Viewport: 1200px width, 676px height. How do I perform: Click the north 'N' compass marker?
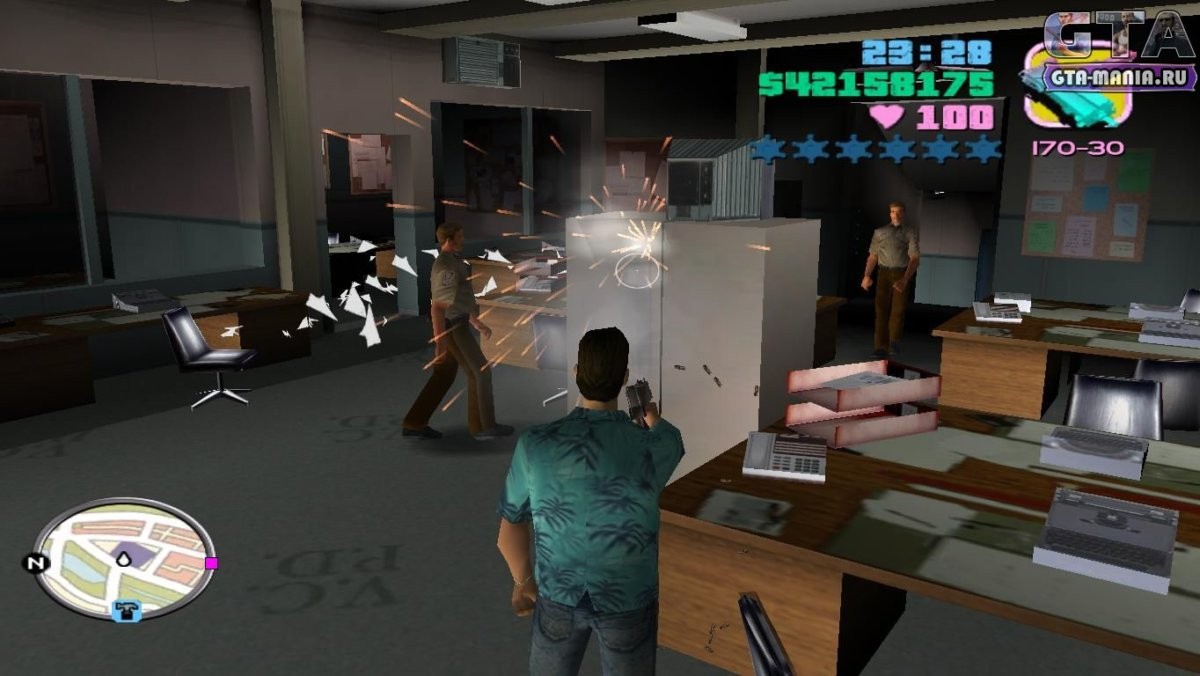pyautogui.click(x=36, y=563)
